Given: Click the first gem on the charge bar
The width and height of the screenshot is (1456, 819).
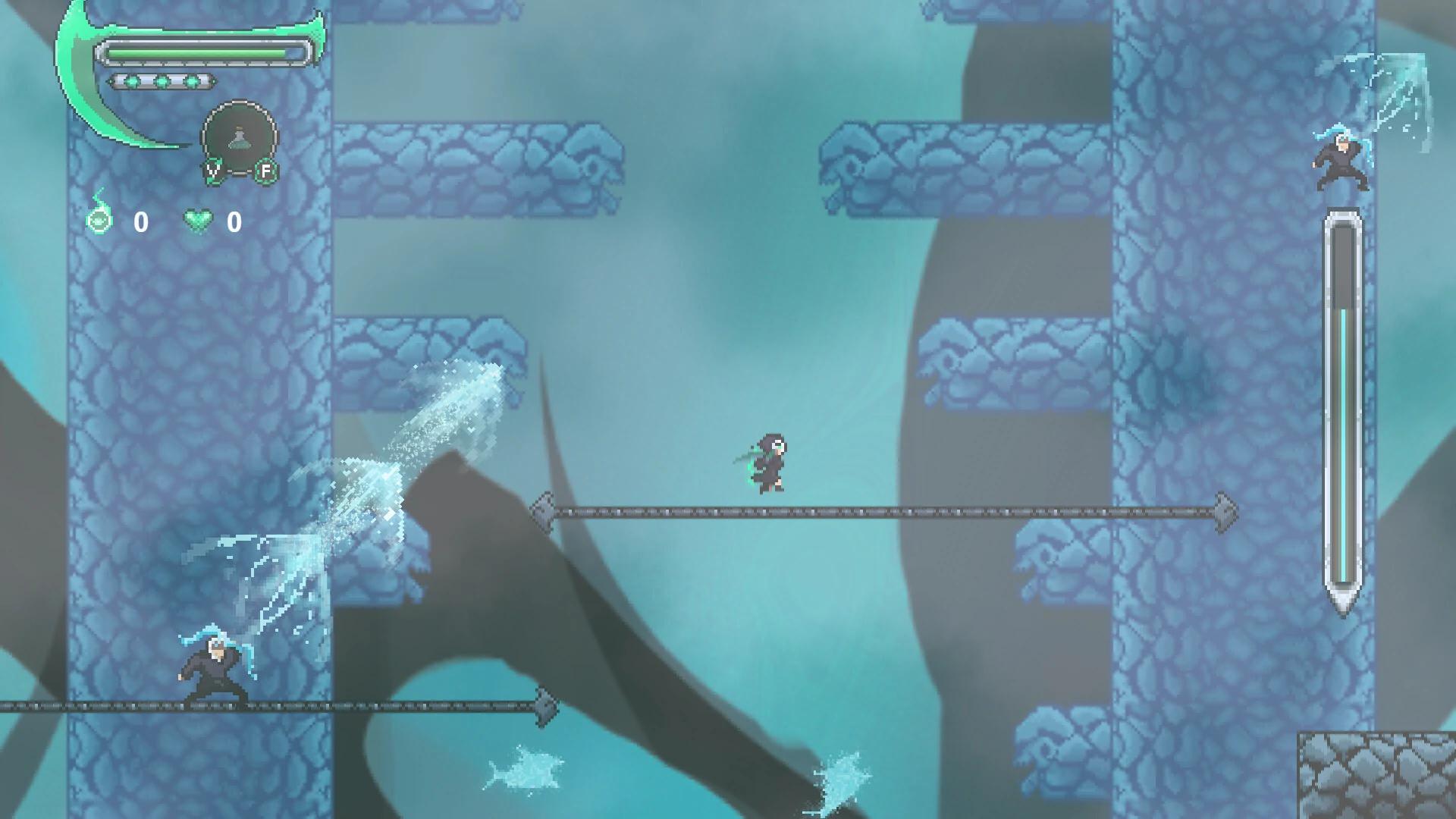Looking at the screenshot, I should [132, 81].
